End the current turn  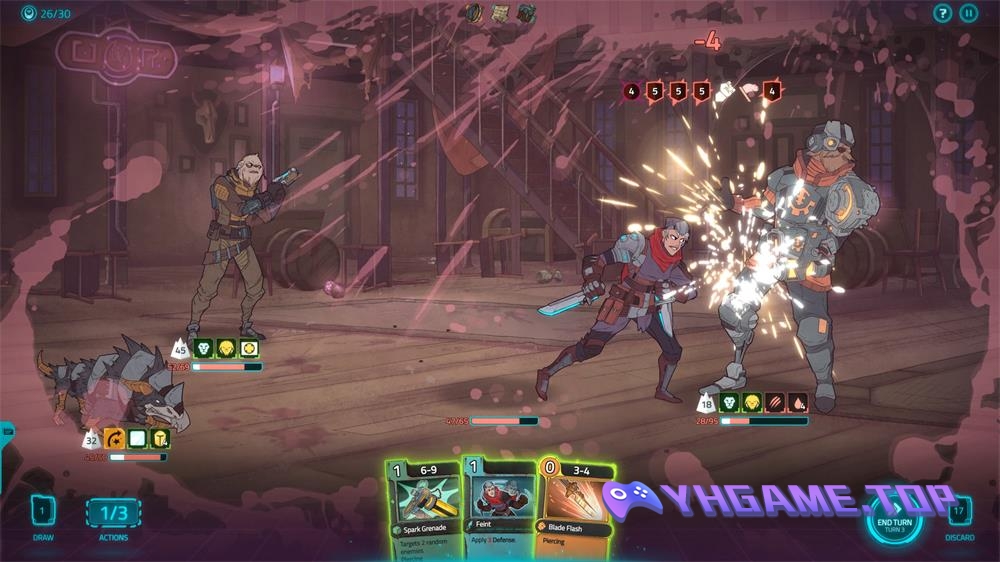click(893, 520)
